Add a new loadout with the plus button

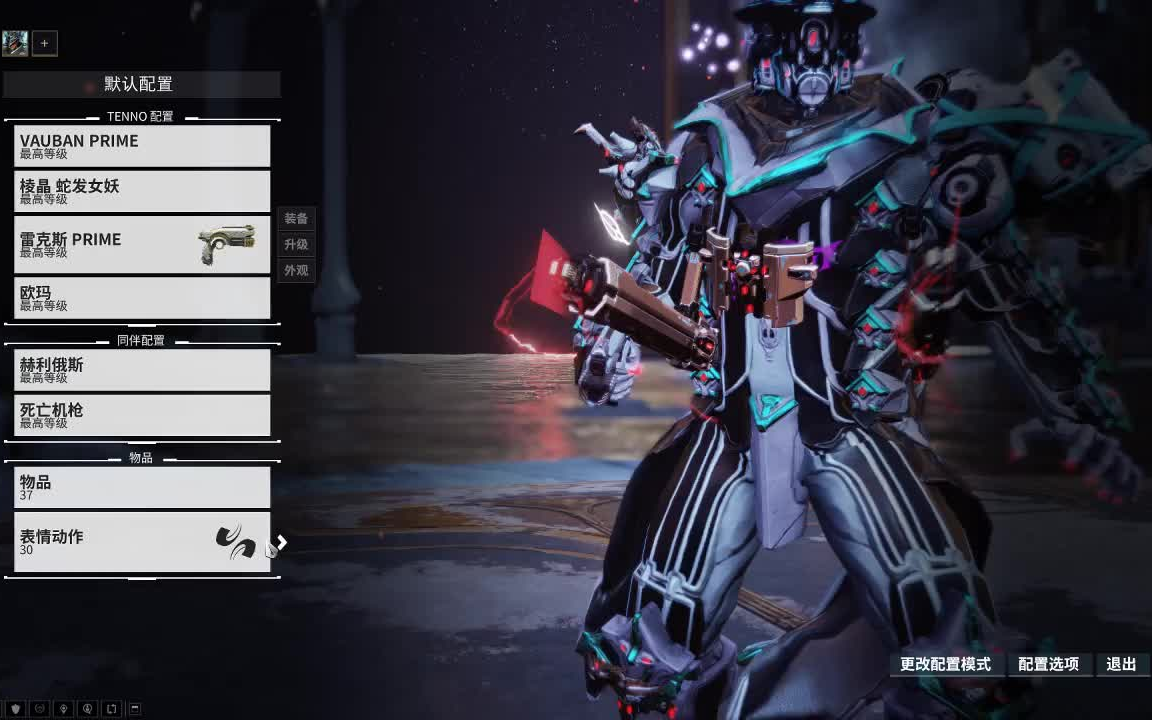(44, 43)
